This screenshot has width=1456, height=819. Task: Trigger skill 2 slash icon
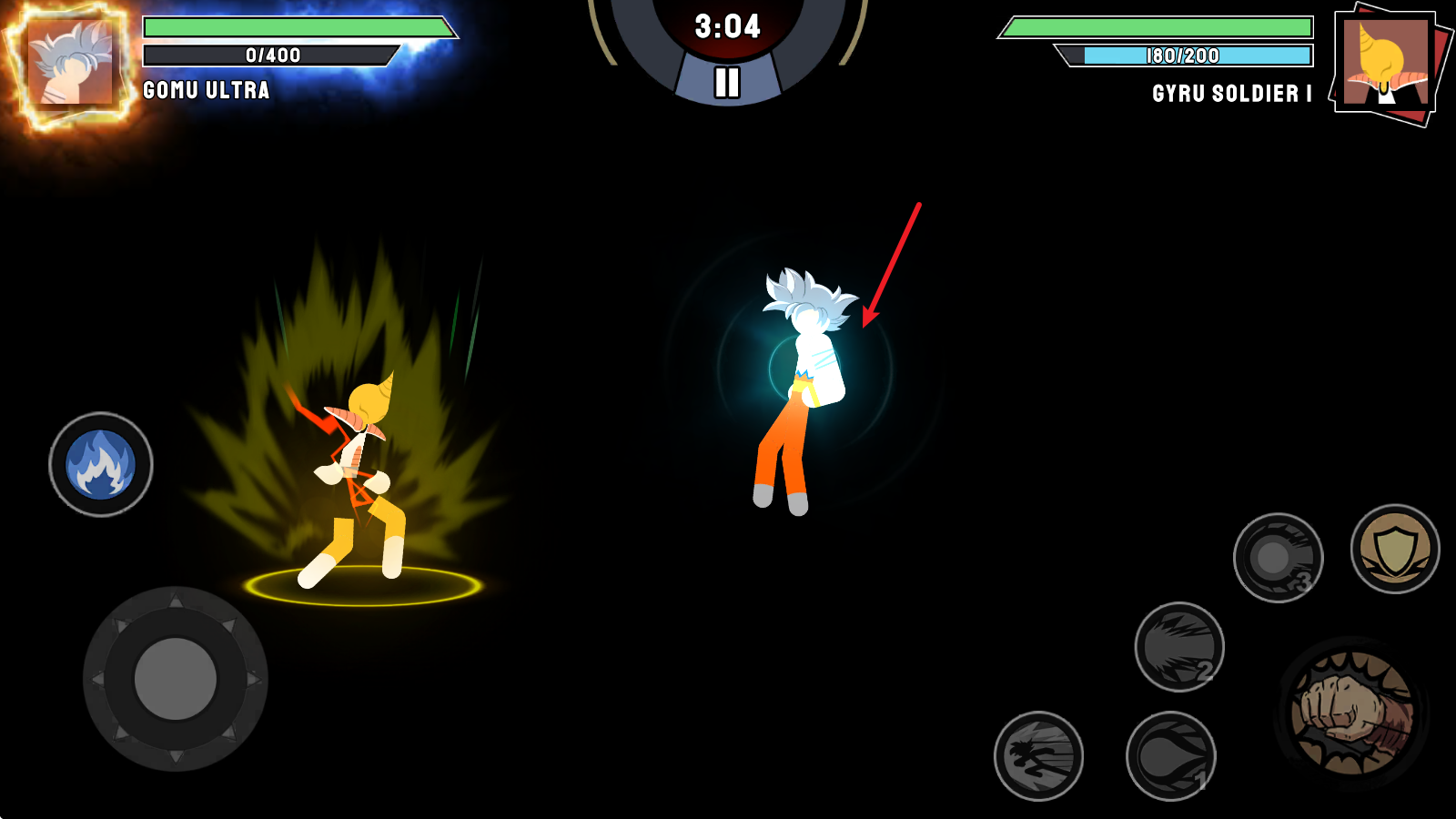1179,647
